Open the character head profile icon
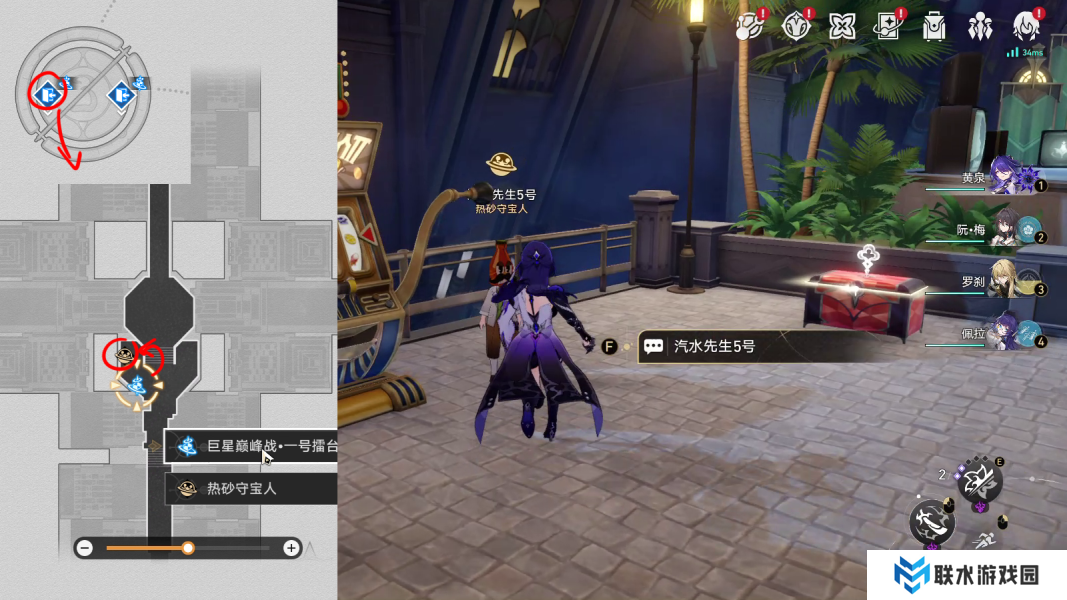 click(1027, 26)
